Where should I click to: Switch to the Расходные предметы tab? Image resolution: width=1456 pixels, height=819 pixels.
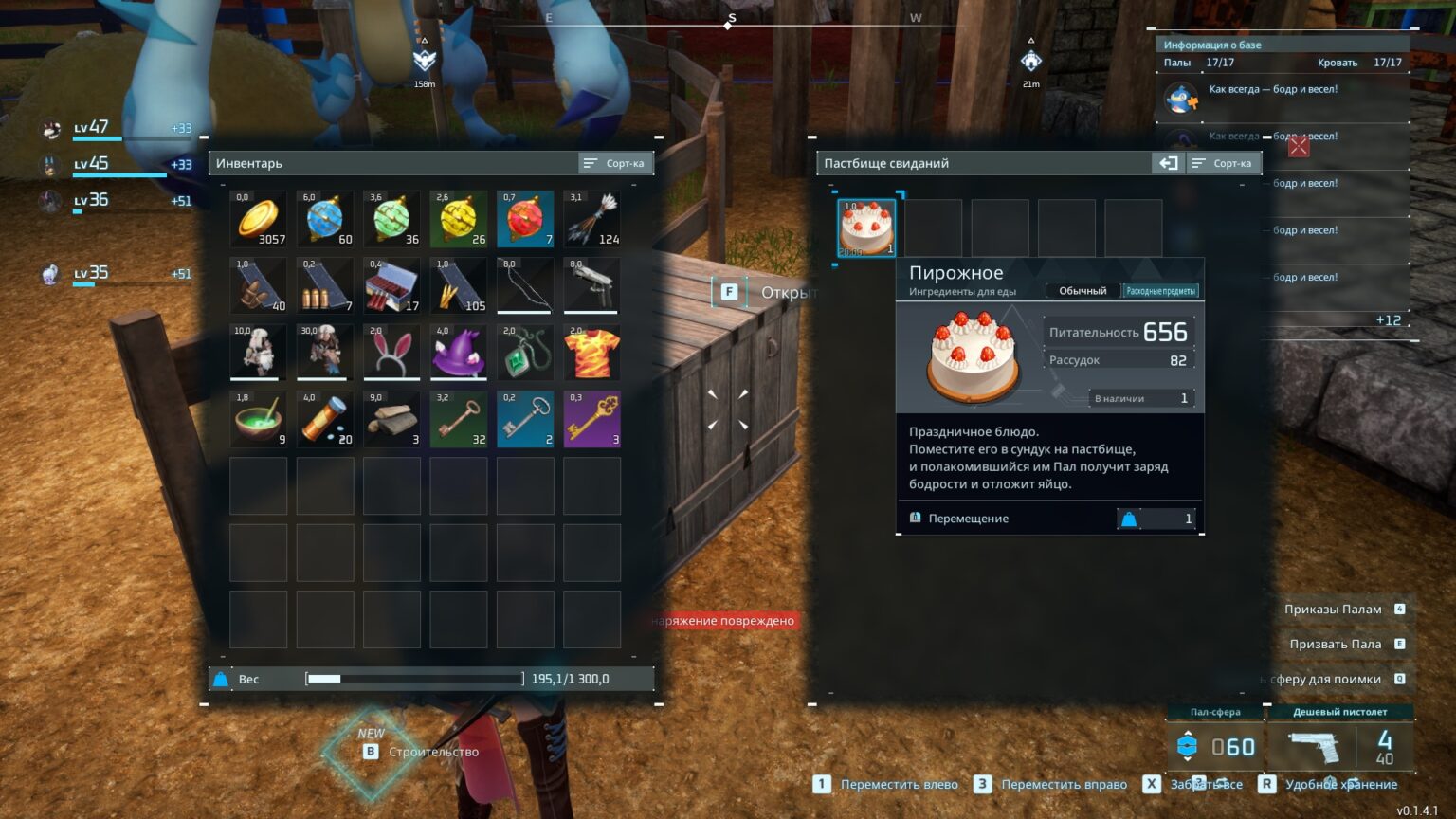1160,290
